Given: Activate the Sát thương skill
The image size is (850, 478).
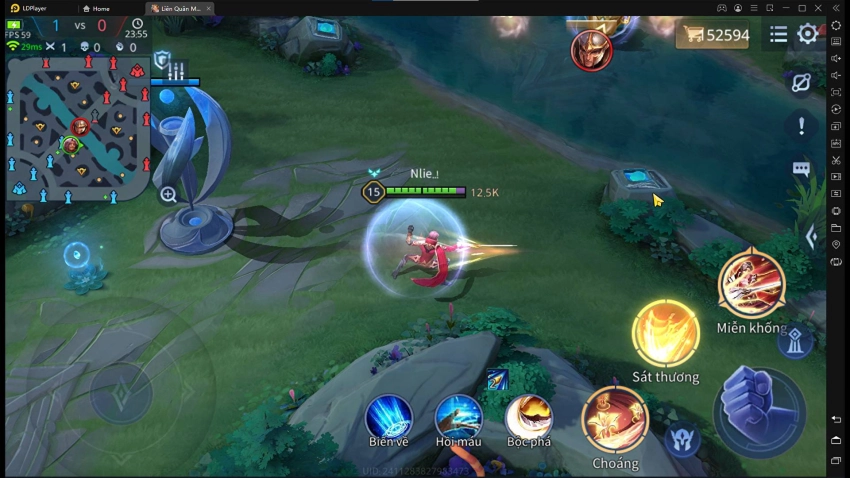Looking at the screenshot, I should [x=665, y=333].
